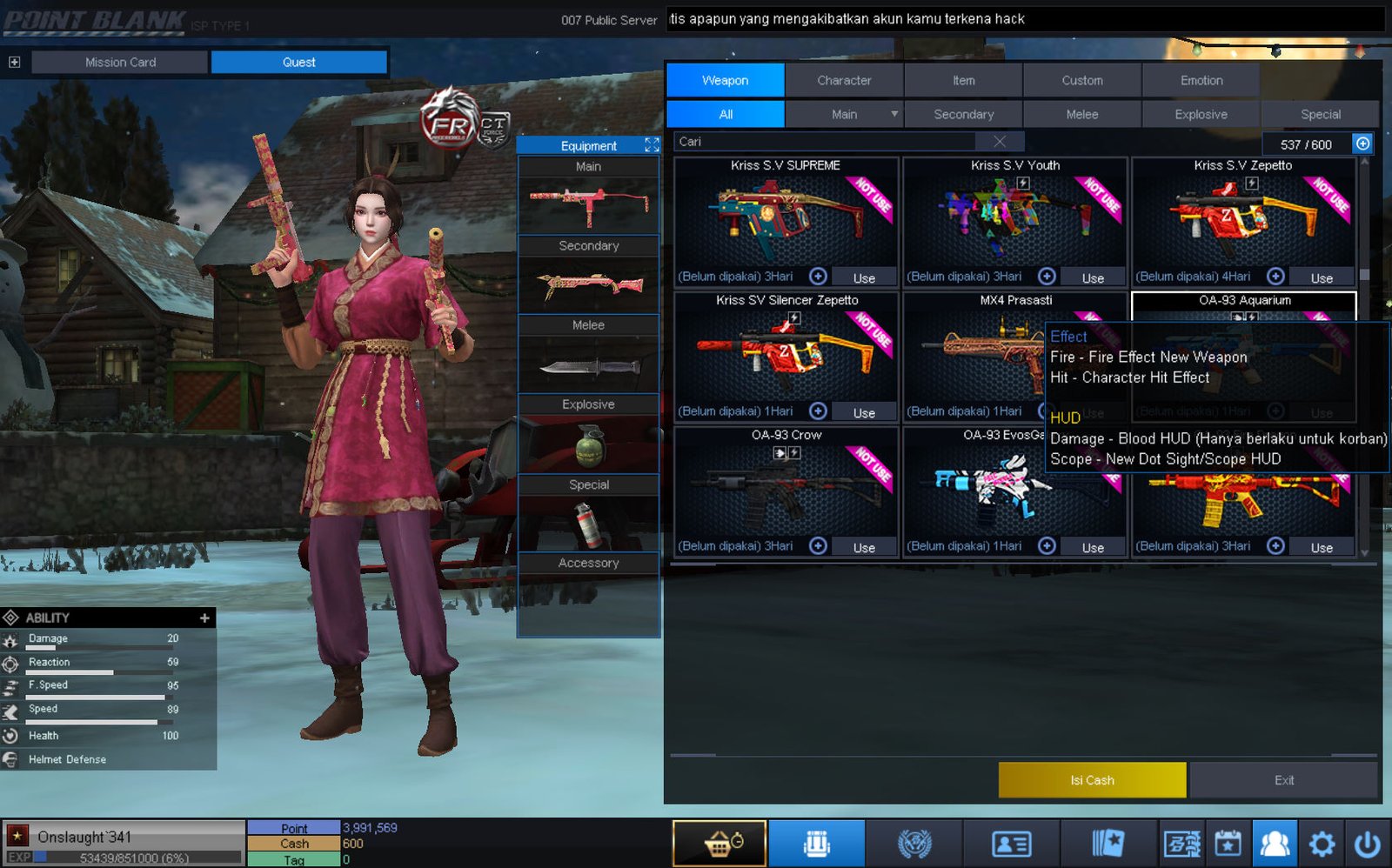Viewport: 1392px width, 868px height.
Task: Use the Kriss S.V SUPREME weapon
Action: click(x=864, y=277)
